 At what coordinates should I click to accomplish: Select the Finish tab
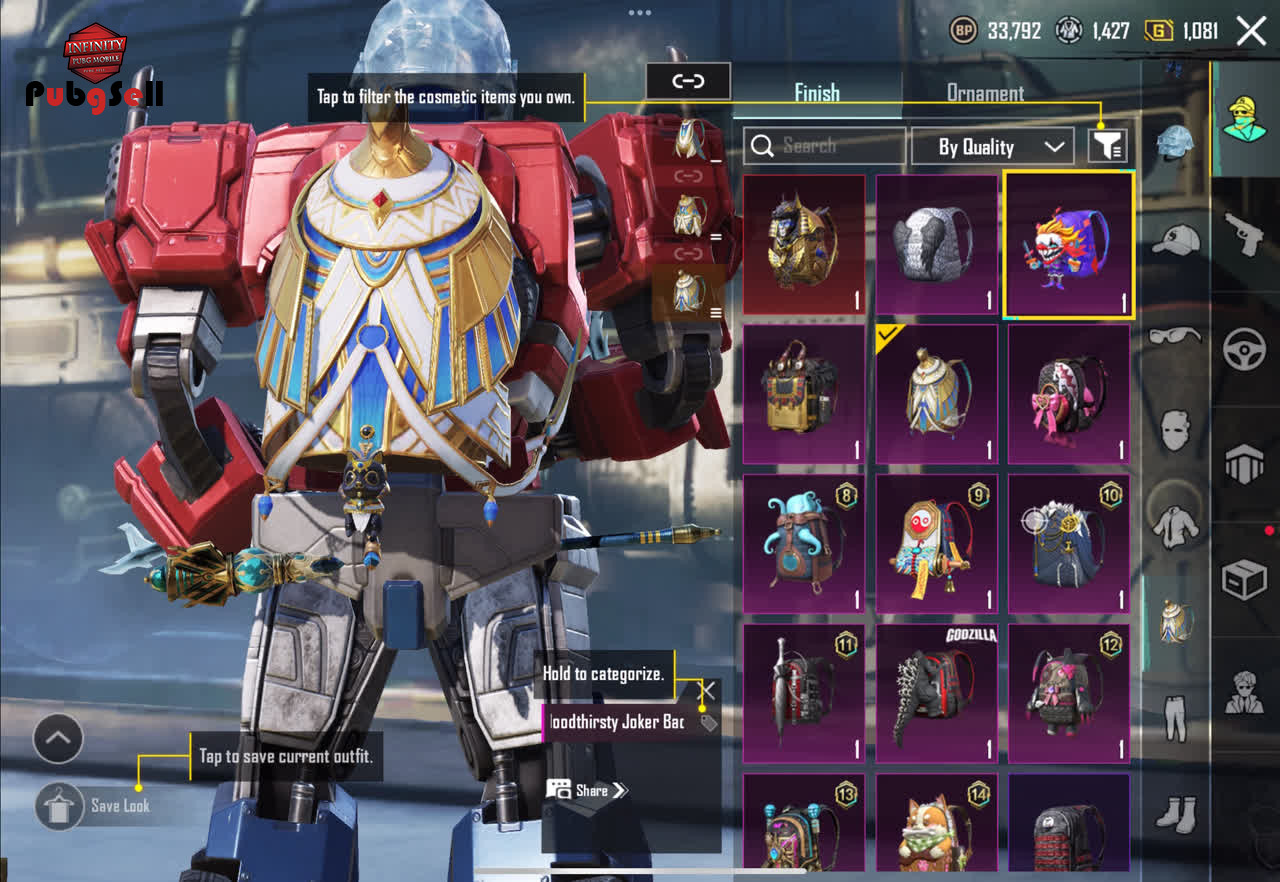tap(817, 93)
